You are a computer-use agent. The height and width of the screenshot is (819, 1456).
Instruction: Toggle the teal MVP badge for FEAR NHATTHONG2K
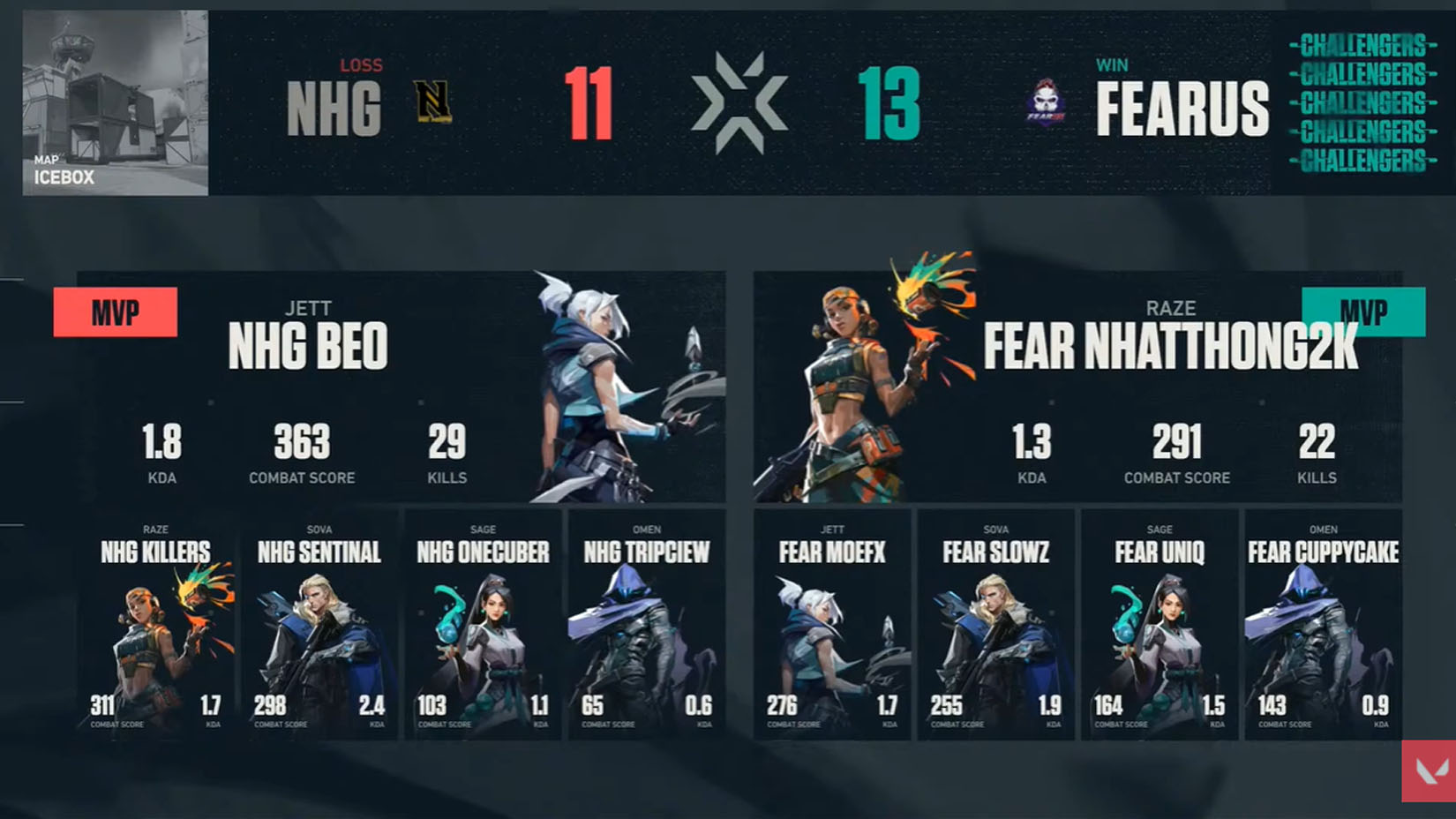point(1362,312)
